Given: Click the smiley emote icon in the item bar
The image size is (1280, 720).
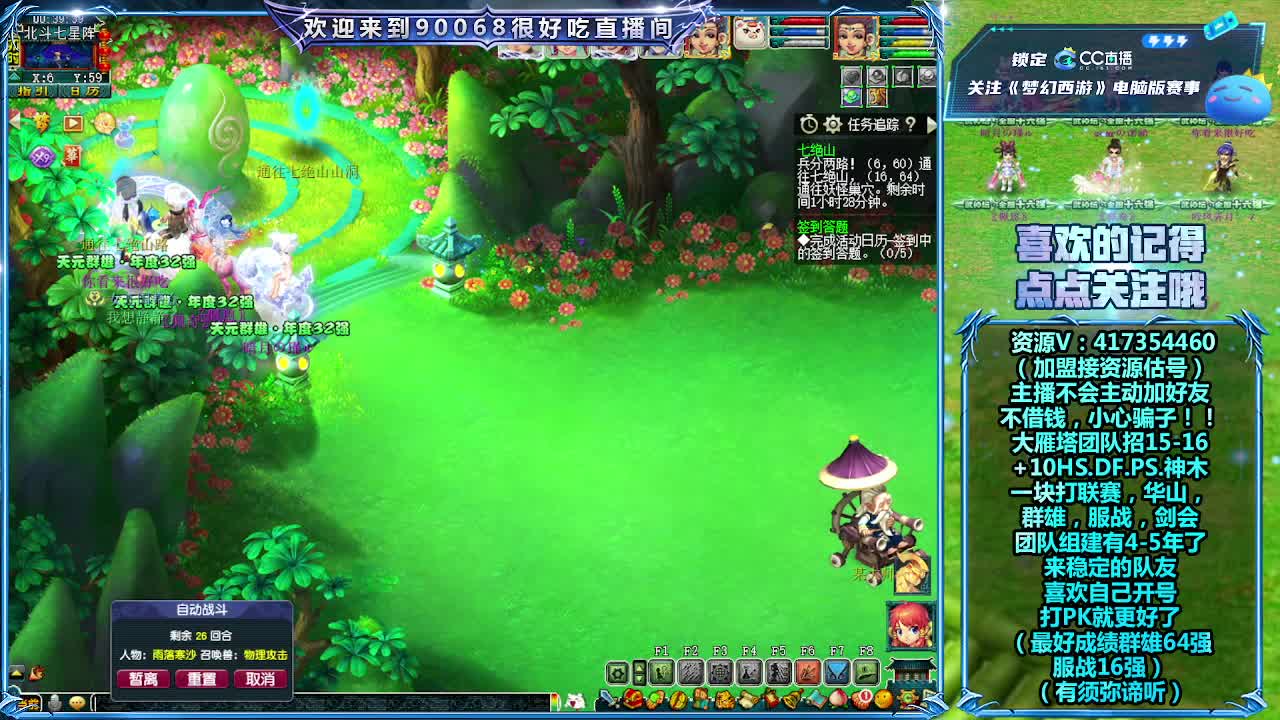Looking at the screenshot, I should (x=881, y=700).
